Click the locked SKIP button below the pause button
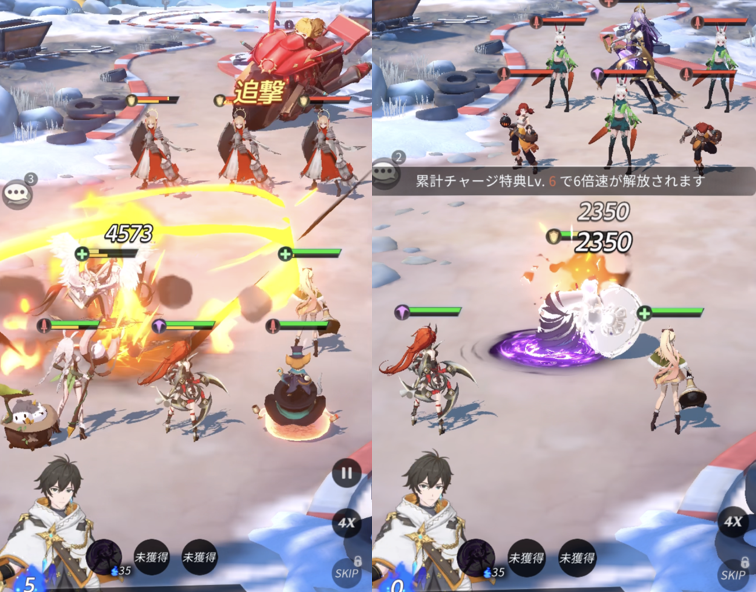Viewport: 756px width, 592px height. coord(347,571)
